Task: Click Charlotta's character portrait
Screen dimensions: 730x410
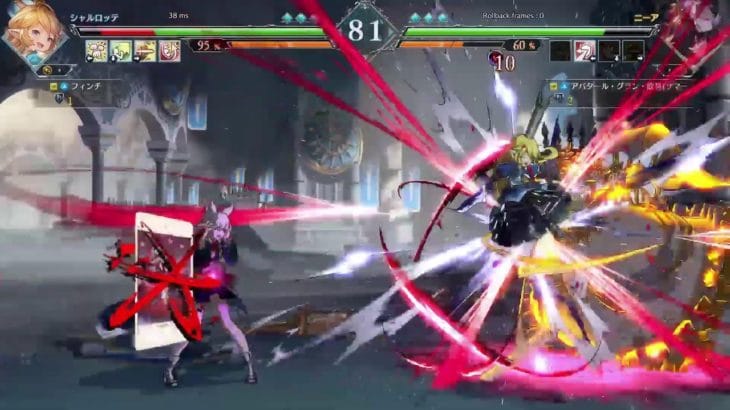Action: tap(35, 32)
